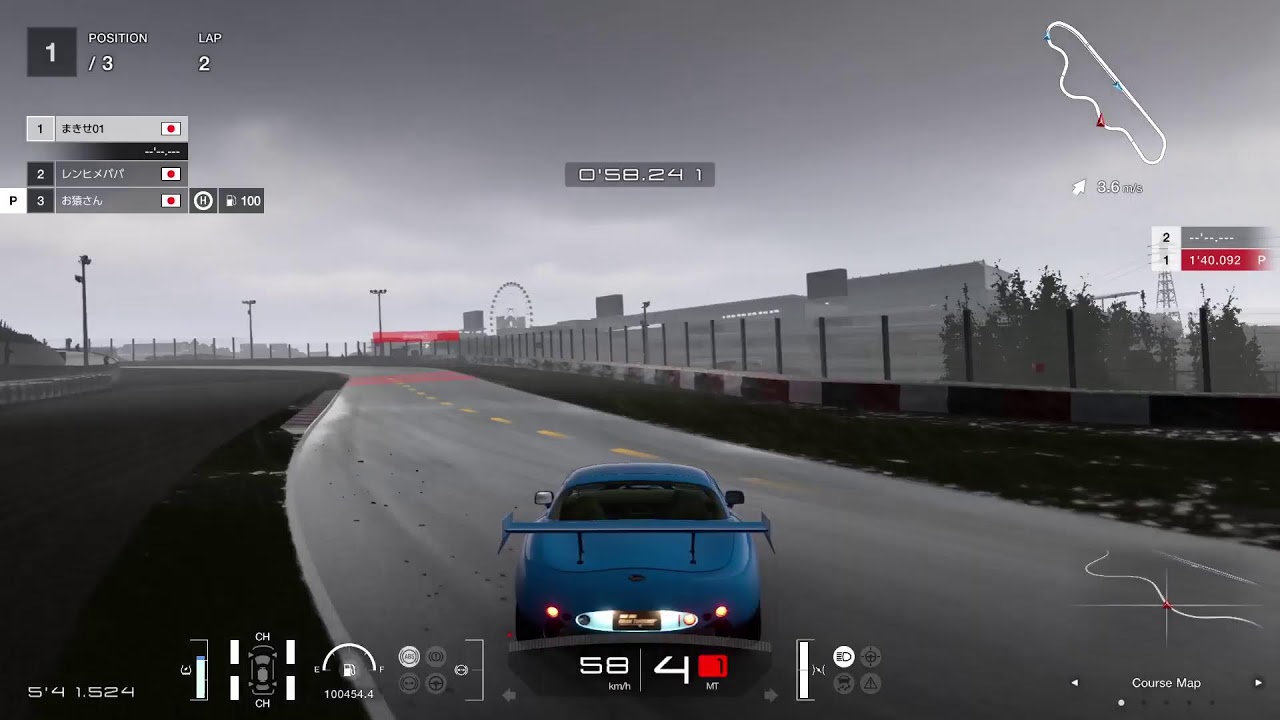The image size is (1280, 720).
Task: Select player レンヒメパパ in the standings
Action: [107, 174]
